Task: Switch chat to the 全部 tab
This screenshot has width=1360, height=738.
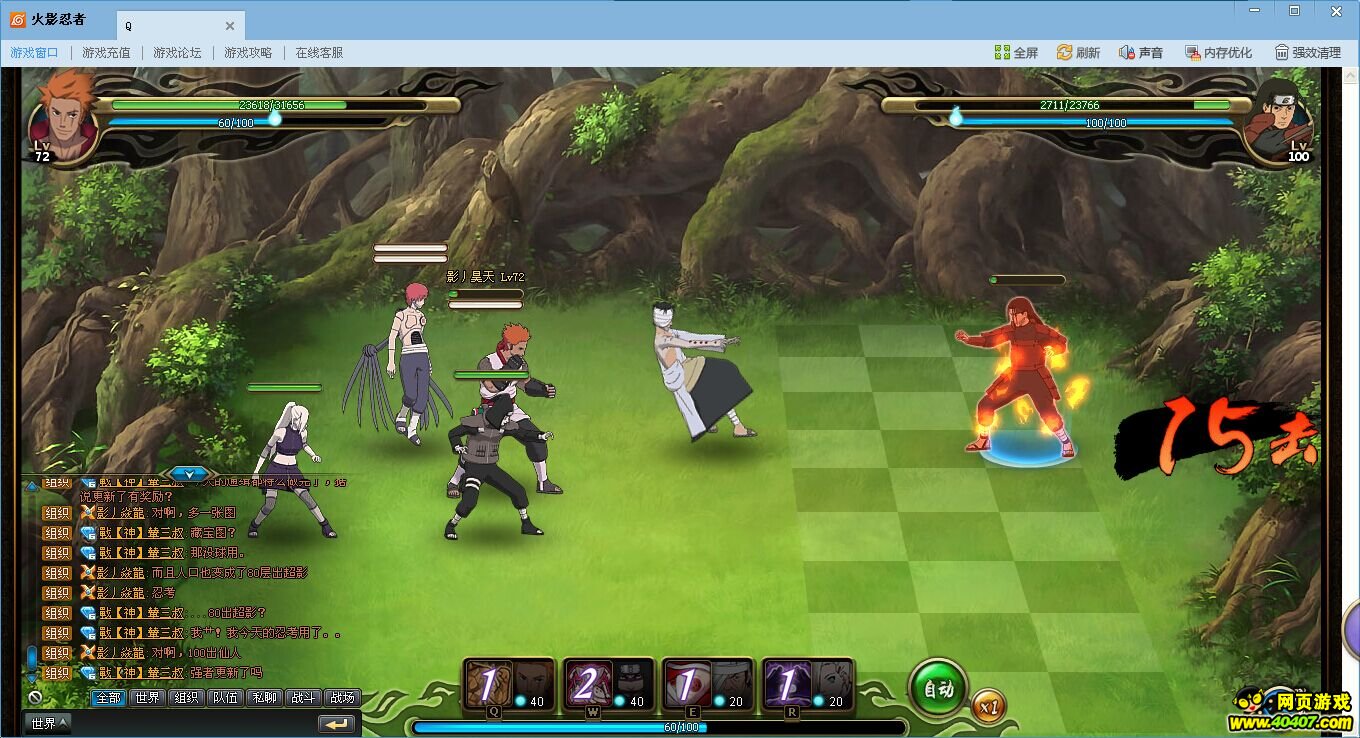Action: tap(108, 698)
